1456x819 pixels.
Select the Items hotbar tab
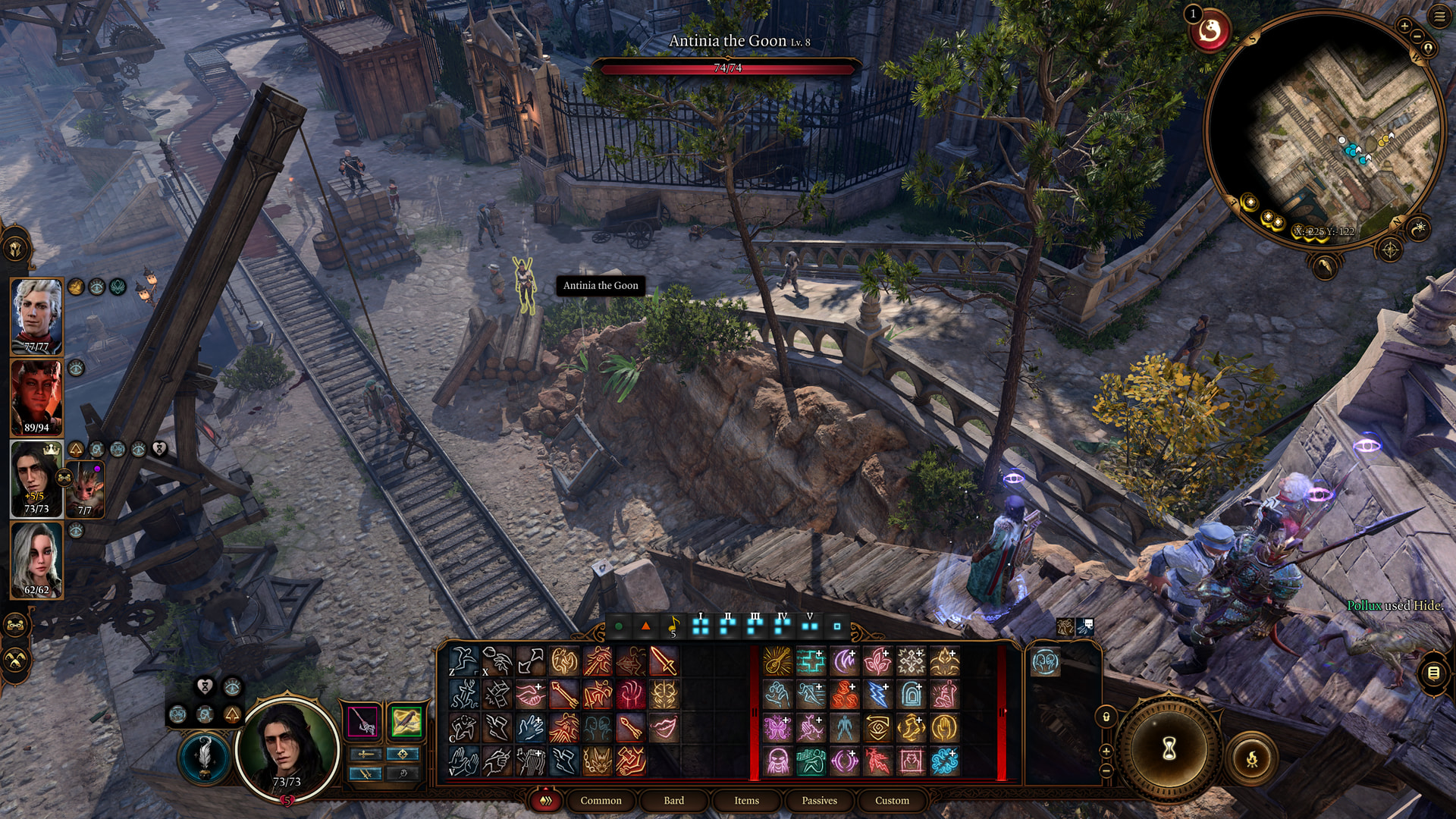[x=746, y=800]
